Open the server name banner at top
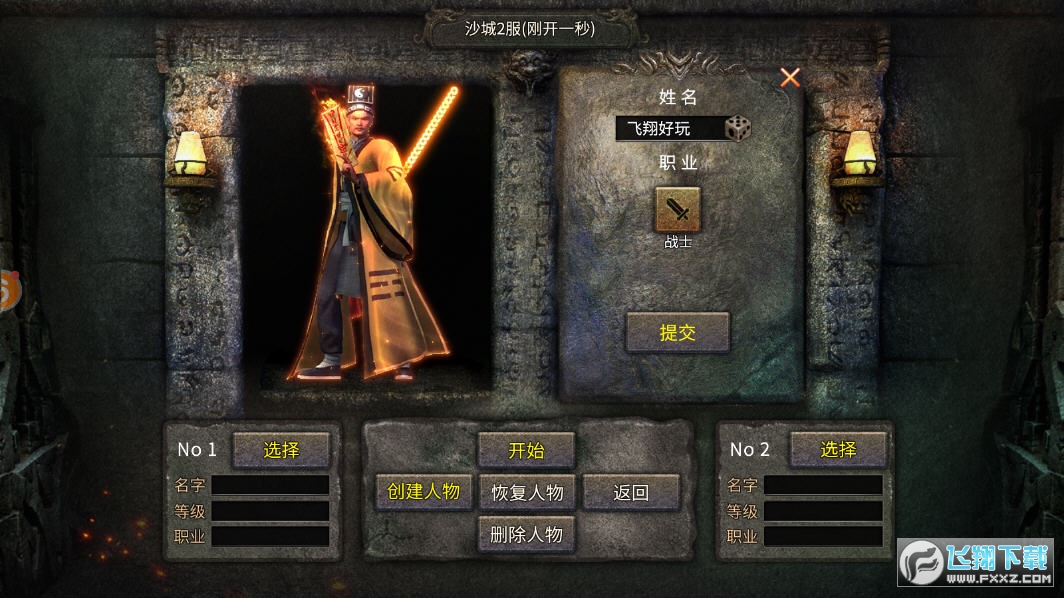The image size is (1064, 598). click(530, 29)
